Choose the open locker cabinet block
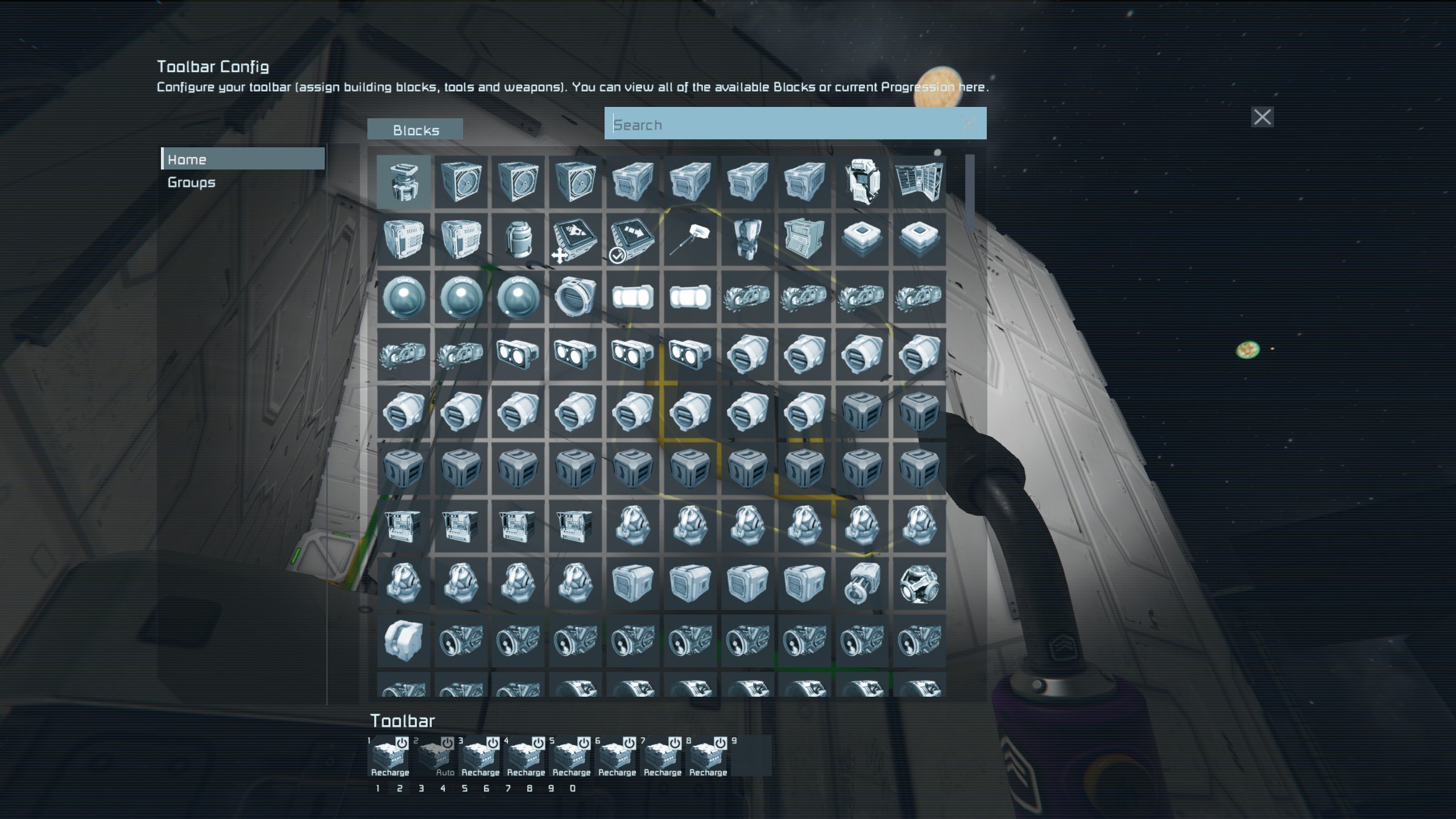 click(919, 181)
